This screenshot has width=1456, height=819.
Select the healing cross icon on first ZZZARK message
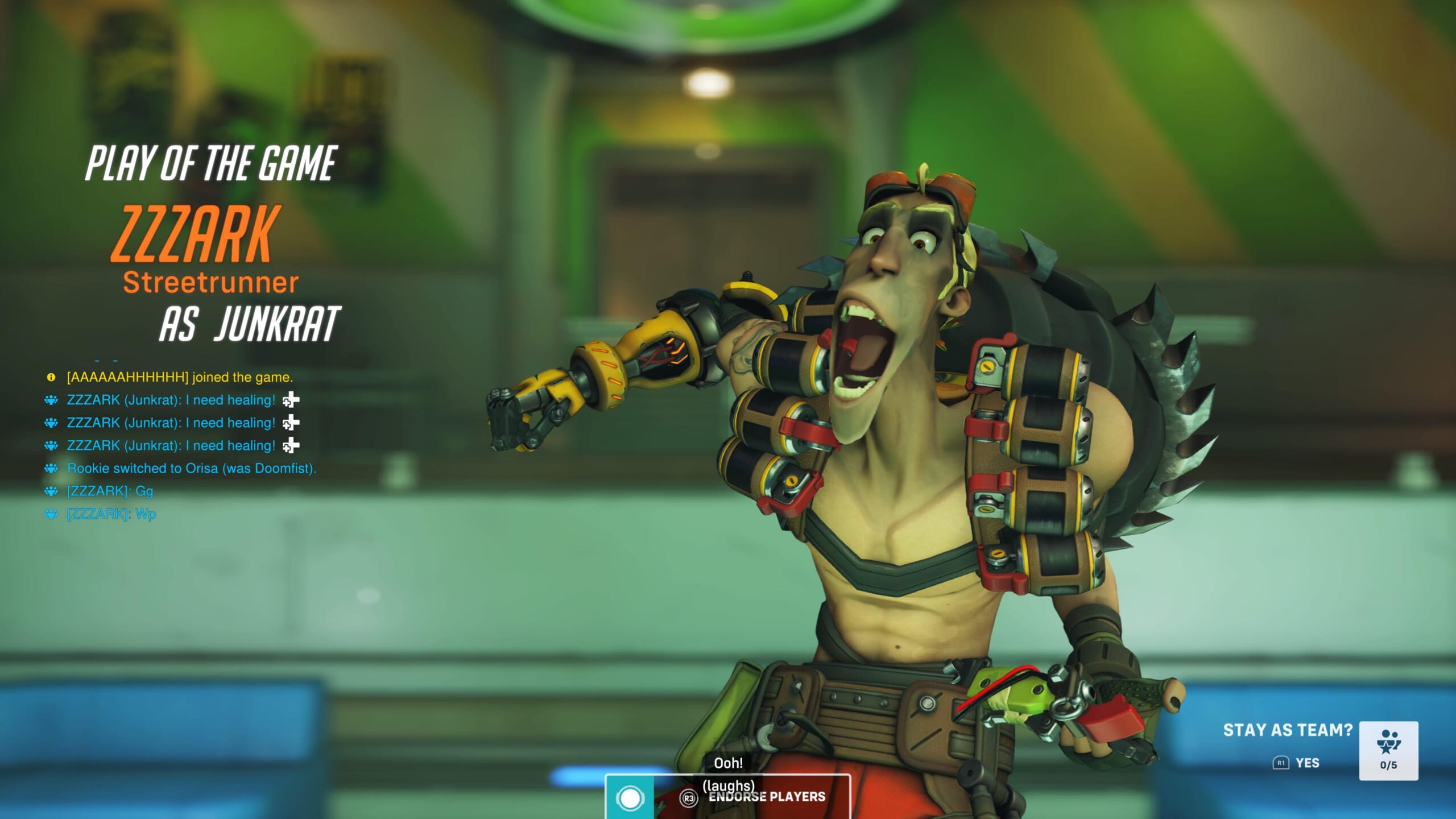[x=290, y=399]
